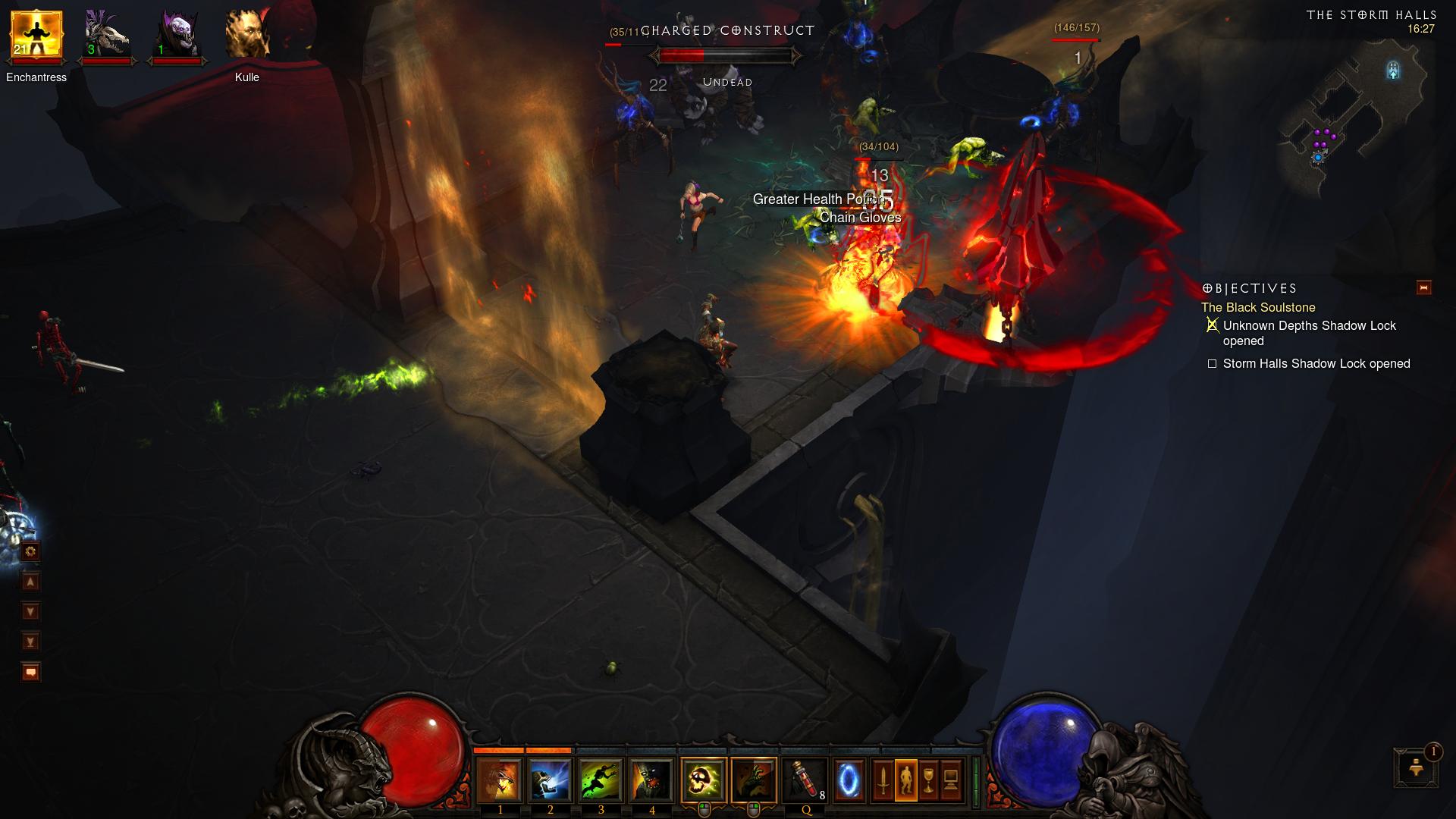
Task: Select the flaming green skull skill
Action: coord(703,780)
